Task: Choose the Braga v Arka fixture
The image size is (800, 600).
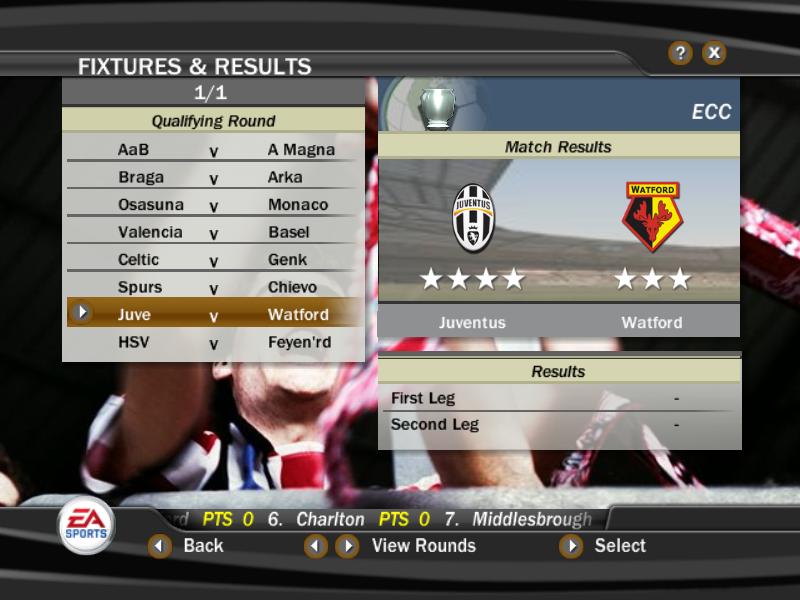Action: click(x=214, y=177)
